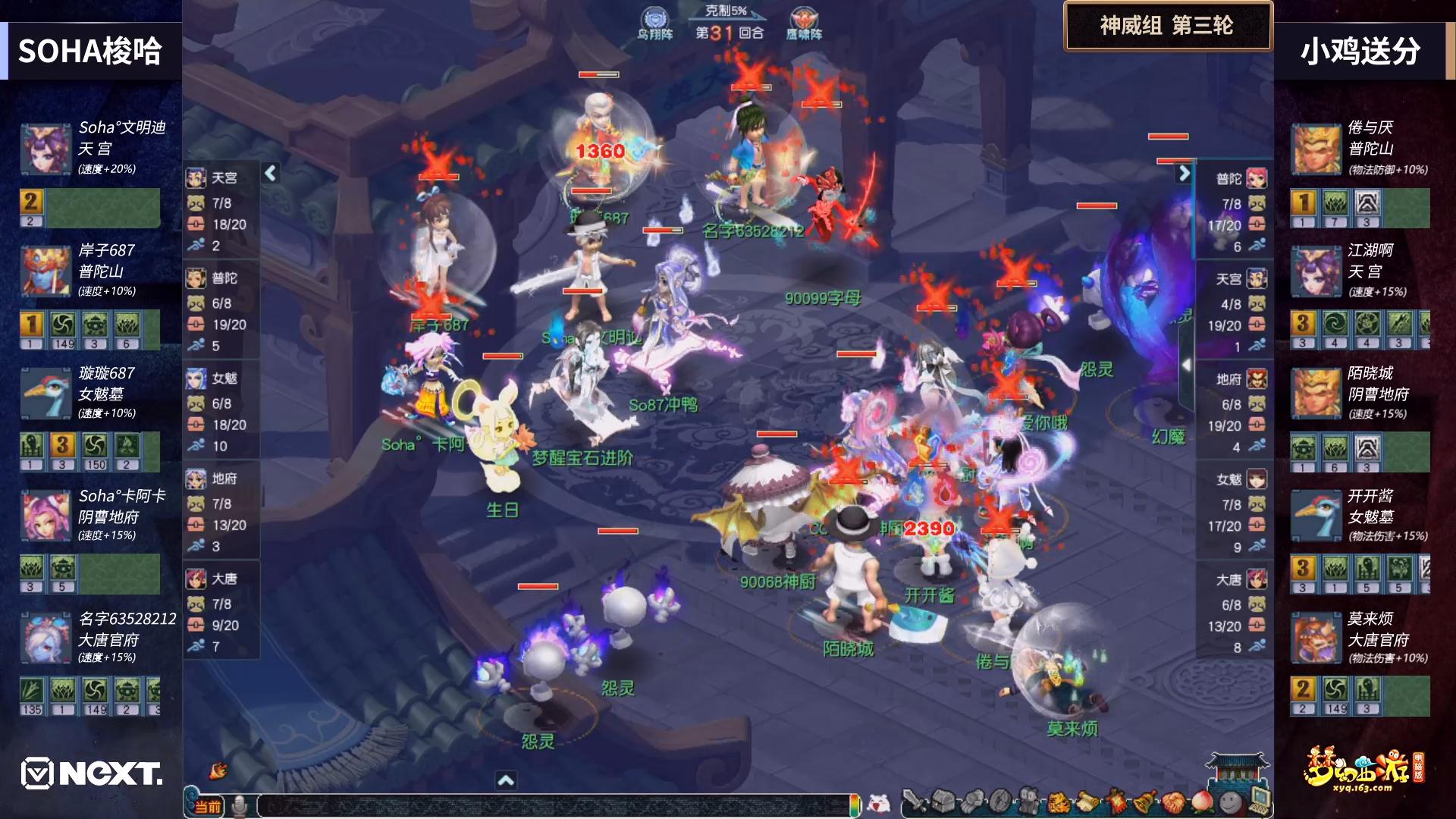
Task: Toggle the microphone voice input
Action: pyautogui.click(x=239, y=806)
